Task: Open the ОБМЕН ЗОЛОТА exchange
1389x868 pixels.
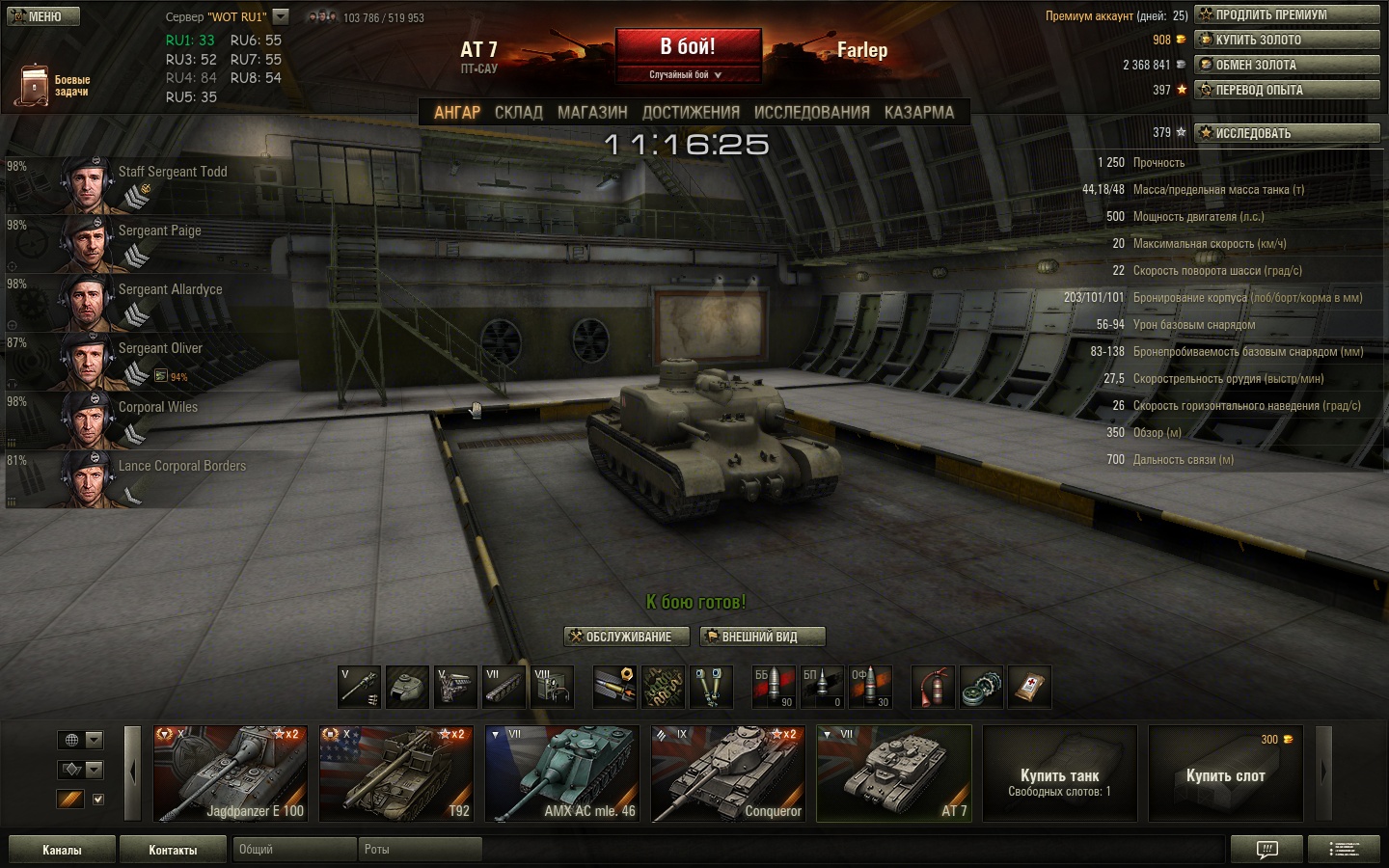Action: pyautogui.click(x=1287, y=65)
